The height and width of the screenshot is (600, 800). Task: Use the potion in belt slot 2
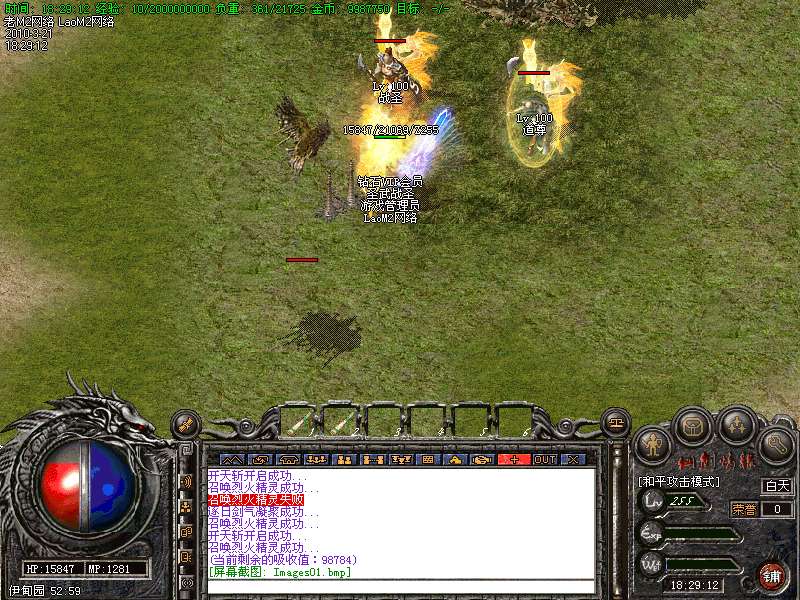(341, 422)
